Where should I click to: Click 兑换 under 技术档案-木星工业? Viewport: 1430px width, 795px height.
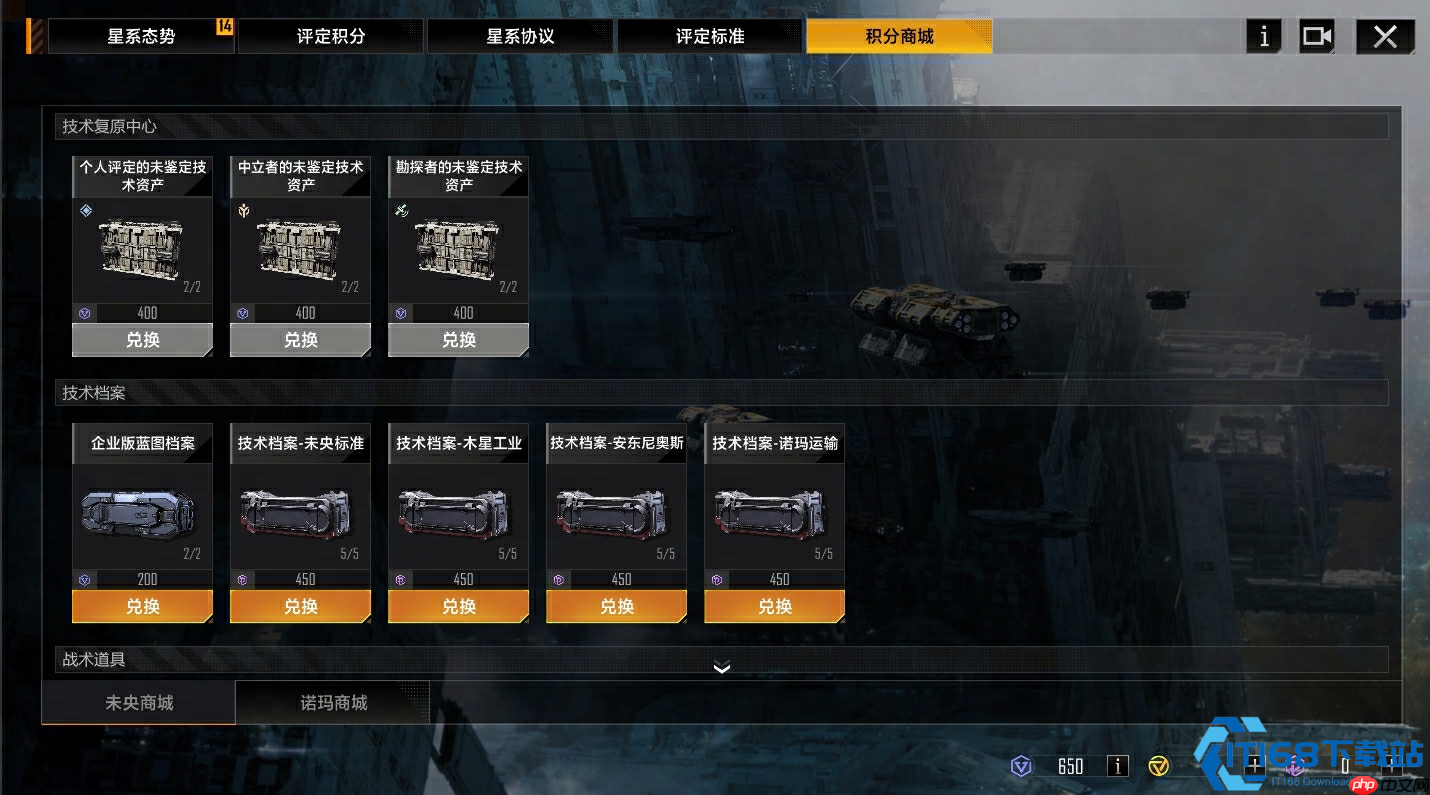pos(458,606)
